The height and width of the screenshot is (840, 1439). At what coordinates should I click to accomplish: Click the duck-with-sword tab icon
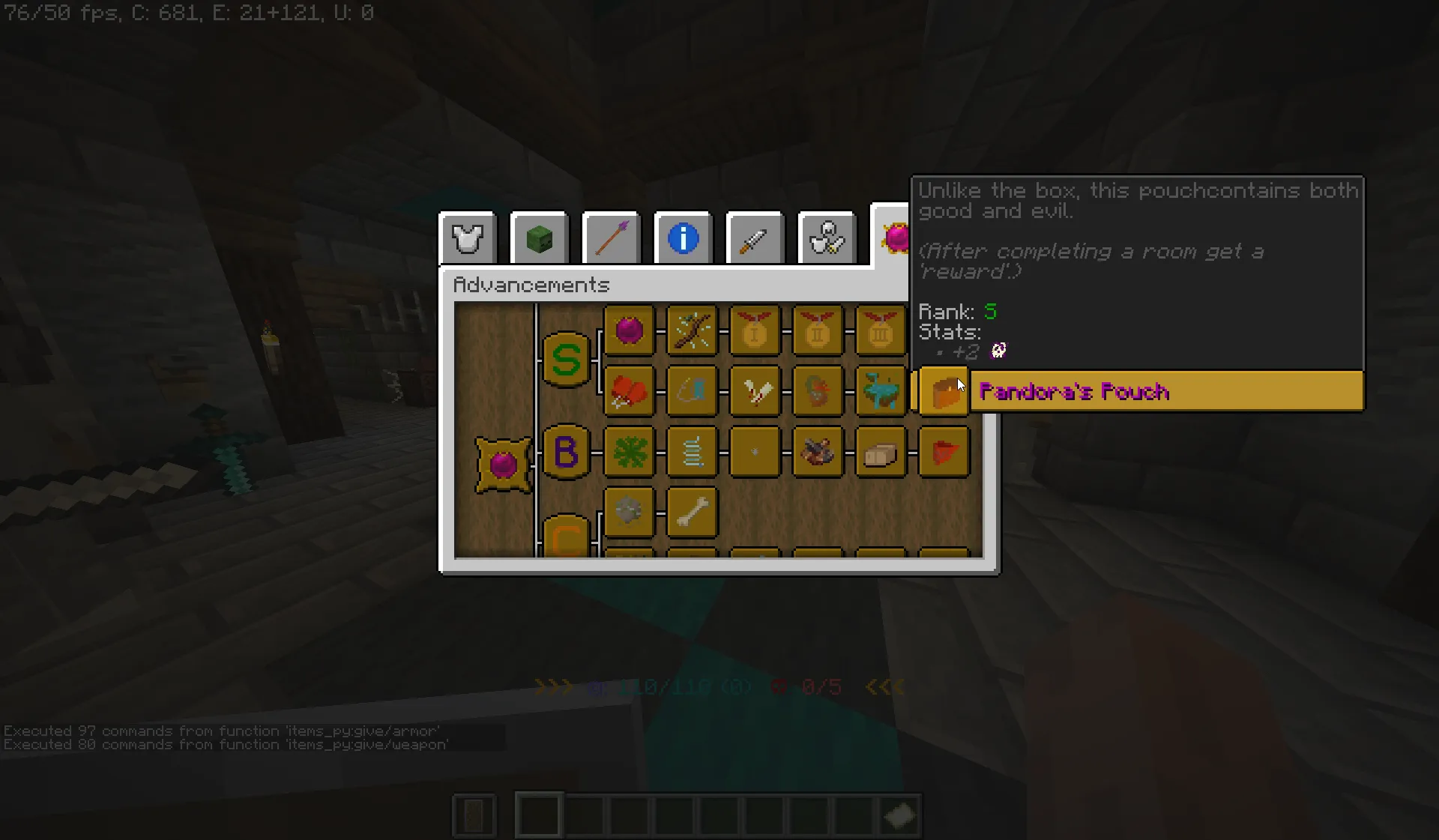827,238
